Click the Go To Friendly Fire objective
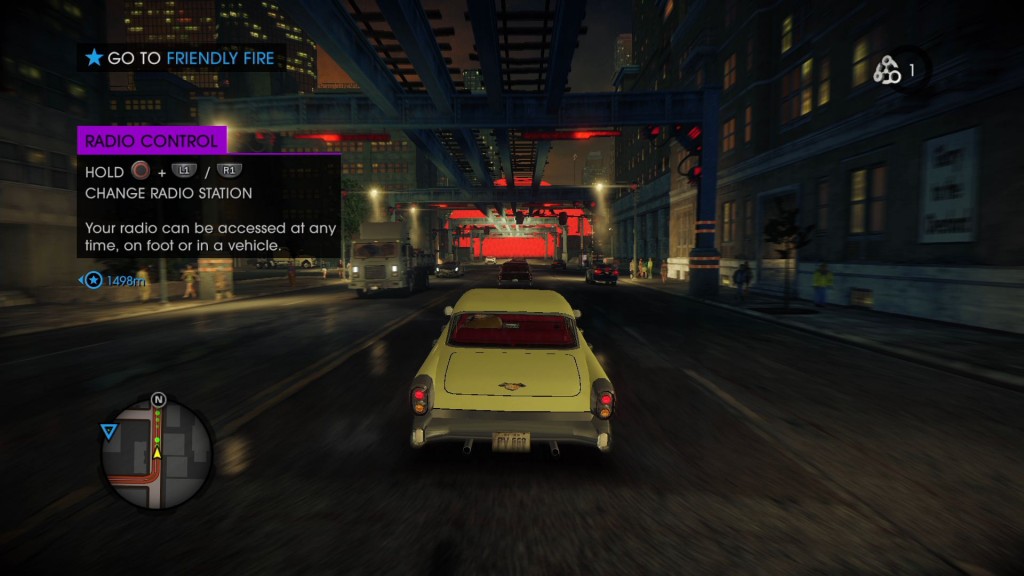This screenshot has height=576, width=1024. click(x=181, y=58)
